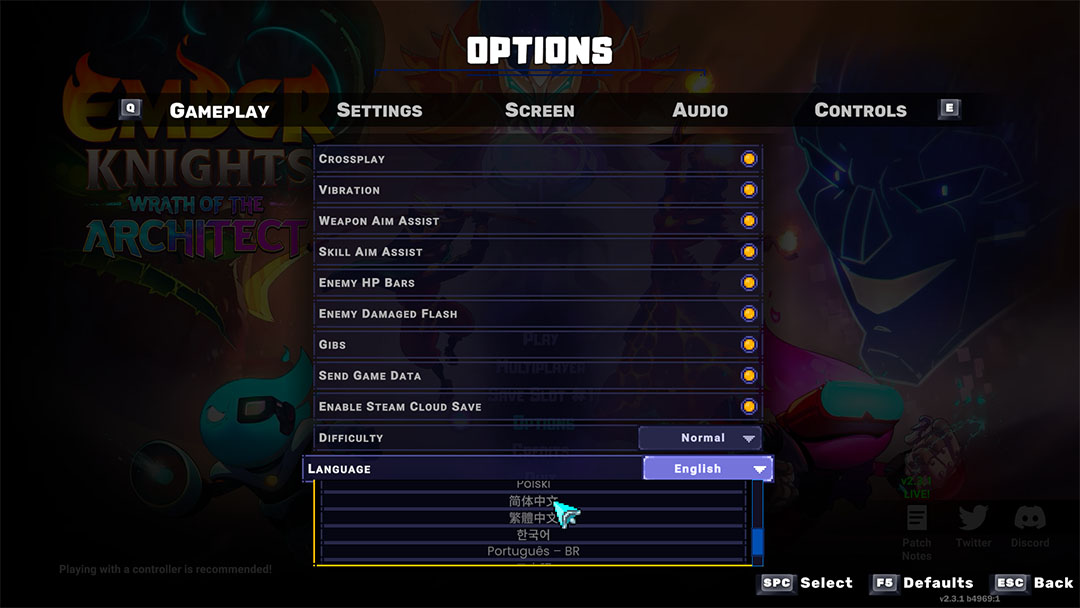This screenshot has width=1080, height=608.
Task: Turn off Vibration
Action: click(749, 190)
